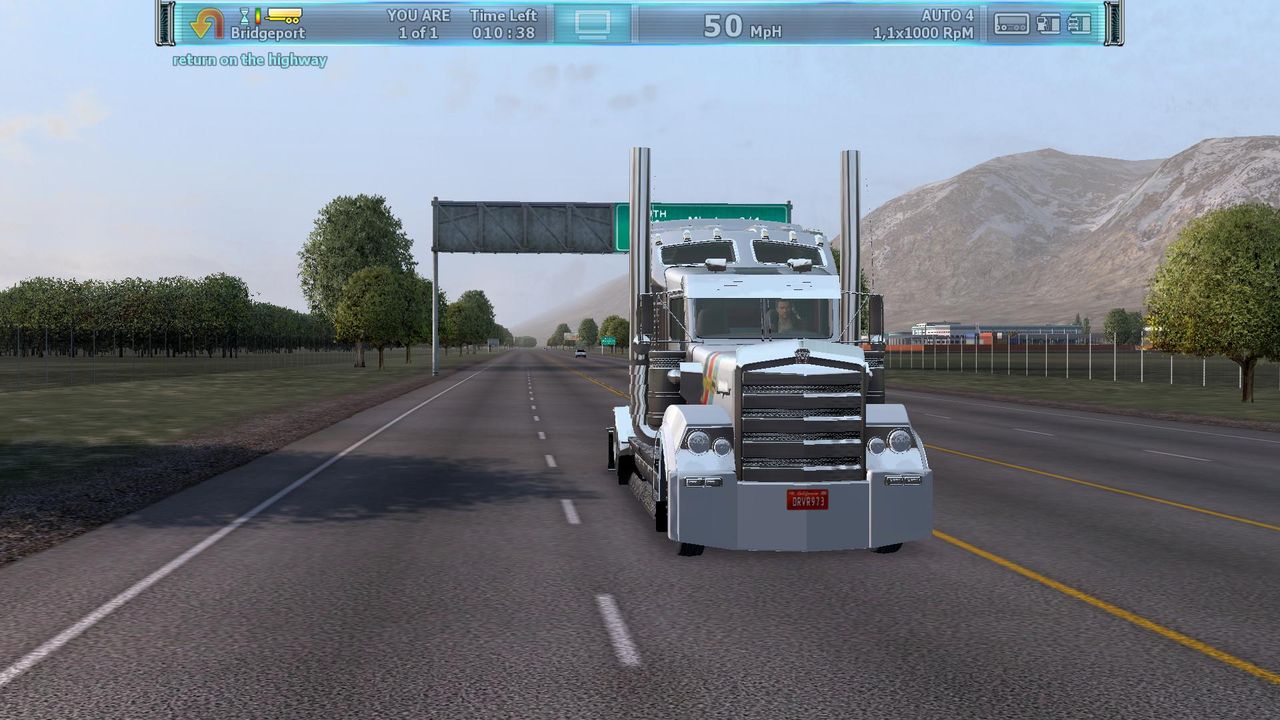Click the rightmost truck icon in the top bar
This screenshot has width=1280, height=720.
tap(1080, 24)
